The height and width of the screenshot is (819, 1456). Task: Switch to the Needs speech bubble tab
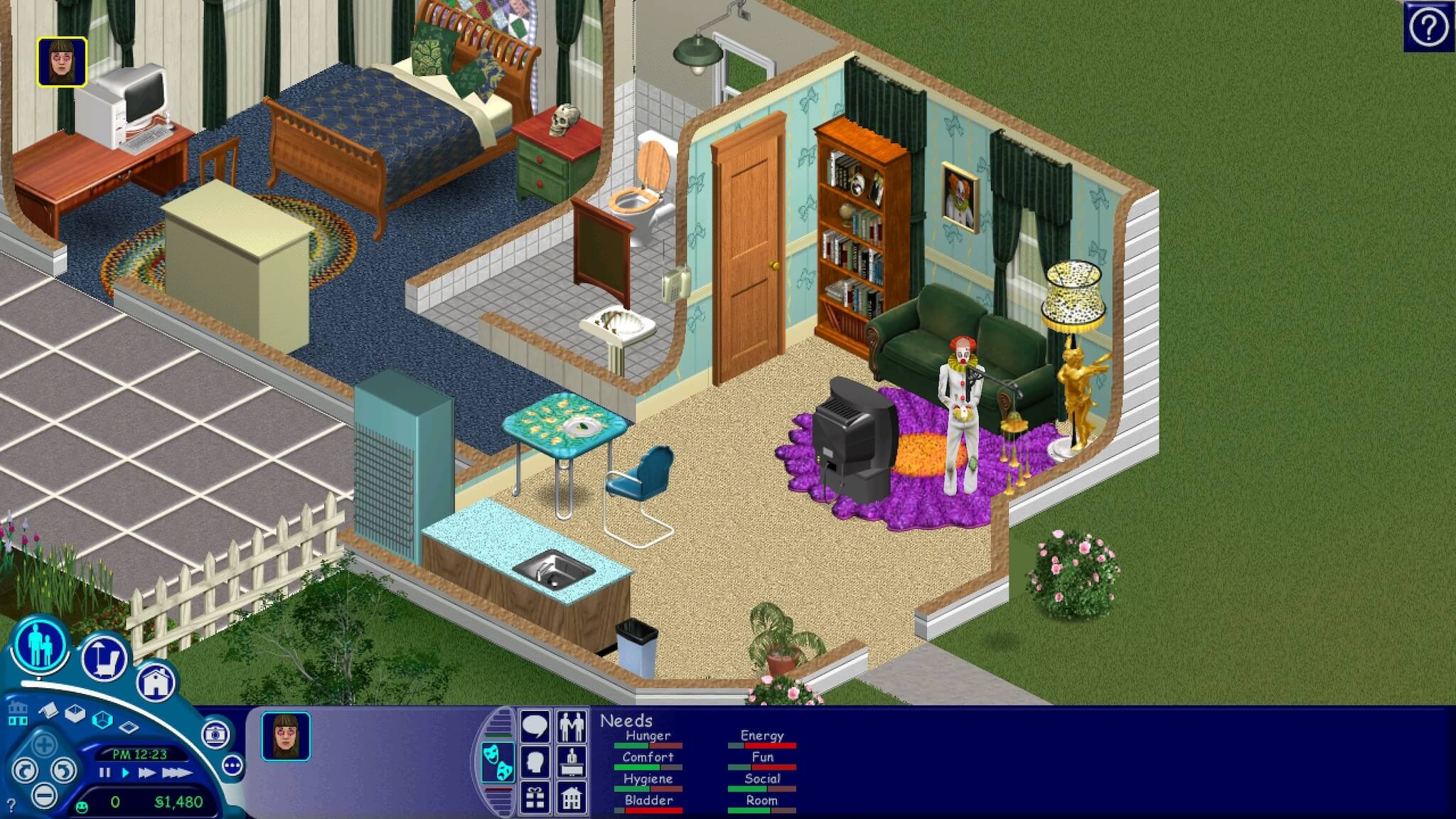[x=535, y=726]
